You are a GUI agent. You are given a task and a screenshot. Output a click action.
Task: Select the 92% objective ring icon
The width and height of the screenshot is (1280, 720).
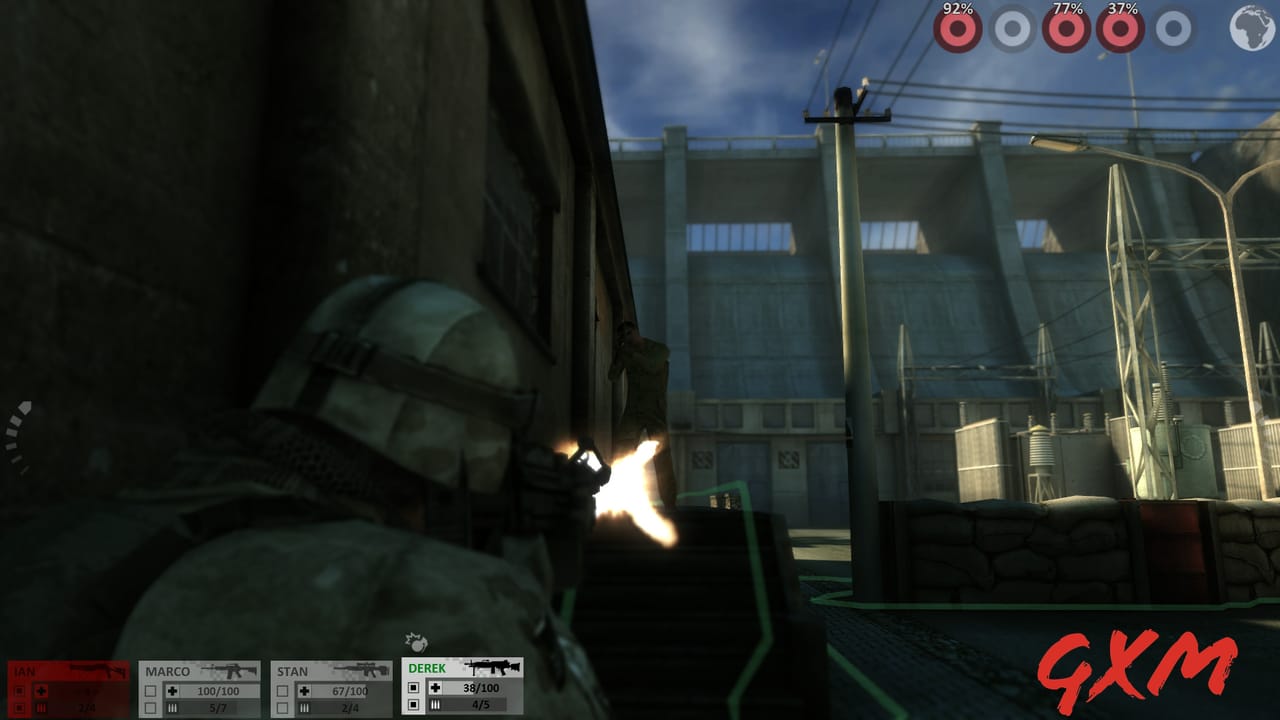click(x=959, y=27)
